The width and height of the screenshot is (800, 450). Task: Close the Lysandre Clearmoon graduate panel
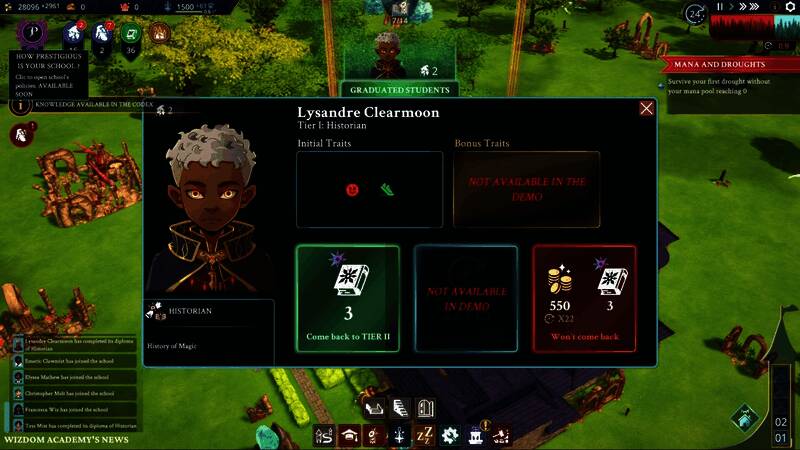(646, 109)
